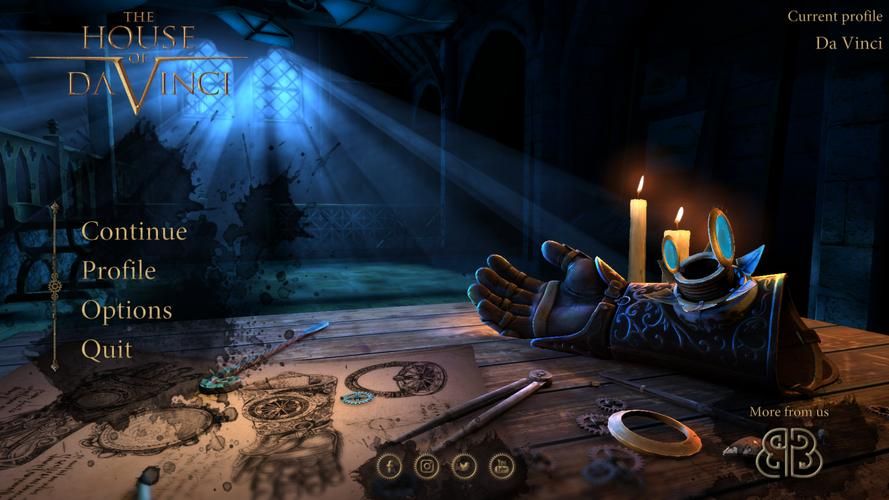This screenshot has height=500, width=889.
Task: Continue the saved game
Action: tap(134, 231)
